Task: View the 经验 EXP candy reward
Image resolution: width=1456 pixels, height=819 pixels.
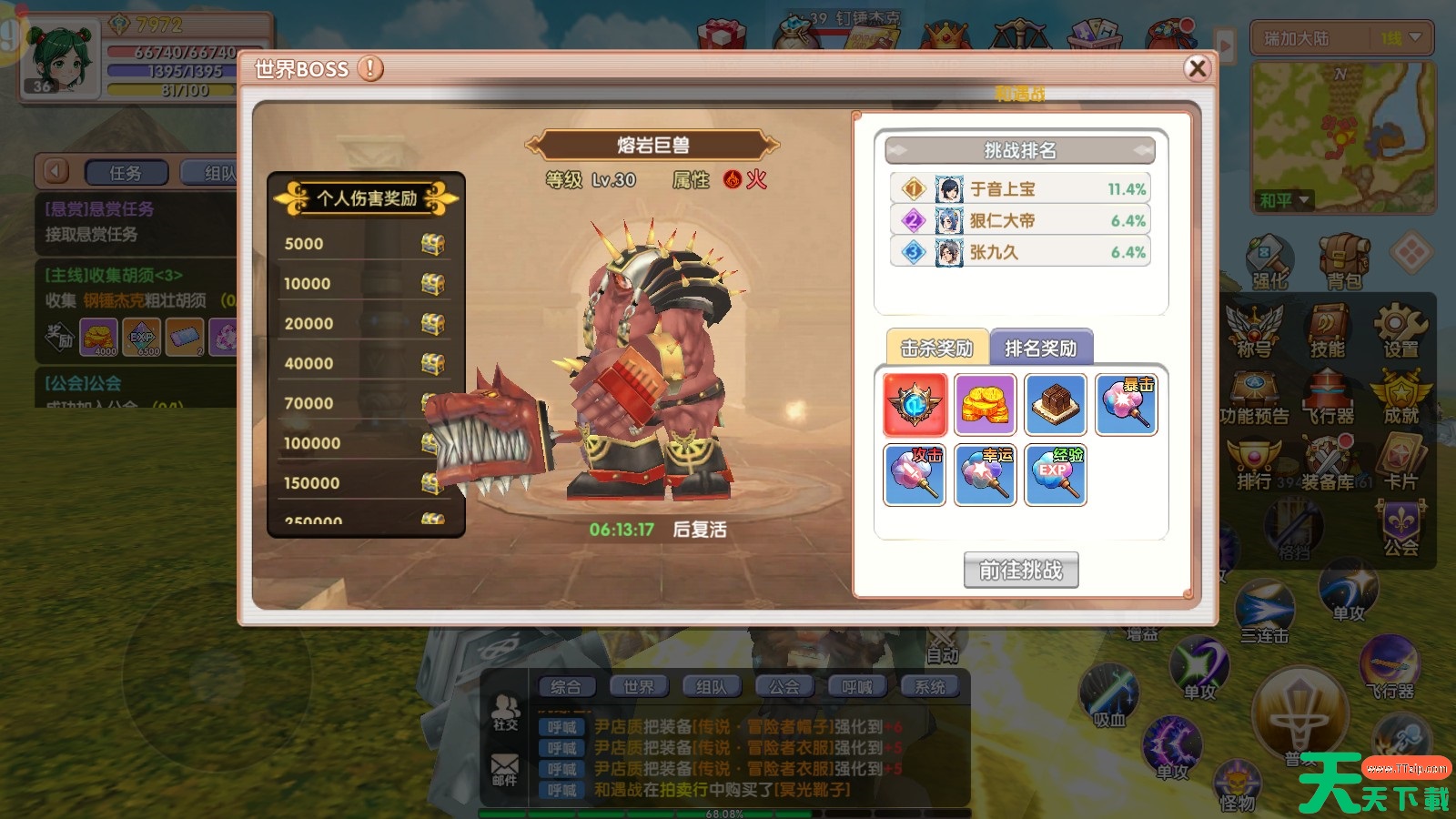Action: [x=1056, y=474]
